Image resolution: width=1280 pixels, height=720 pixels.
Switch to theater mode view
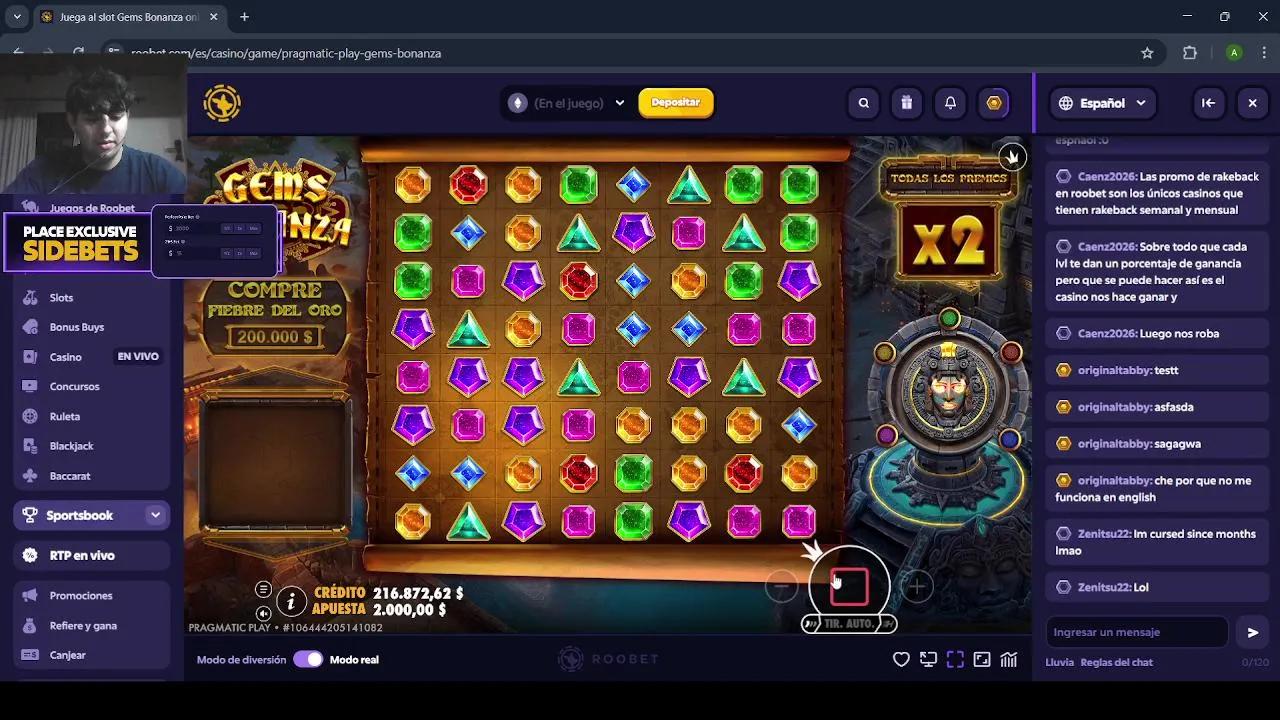928,659
